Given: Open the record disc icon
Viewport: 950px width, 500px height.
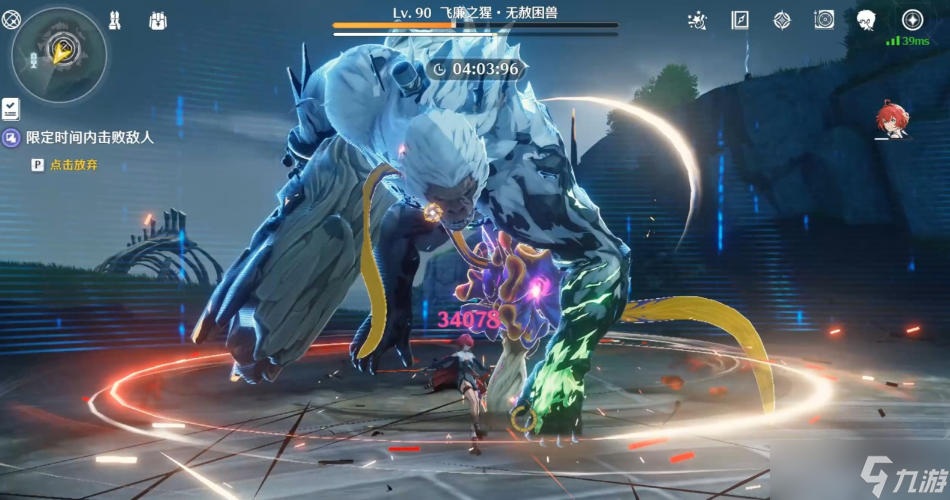Looking at the screenshot, I should [x=824, y=20].
